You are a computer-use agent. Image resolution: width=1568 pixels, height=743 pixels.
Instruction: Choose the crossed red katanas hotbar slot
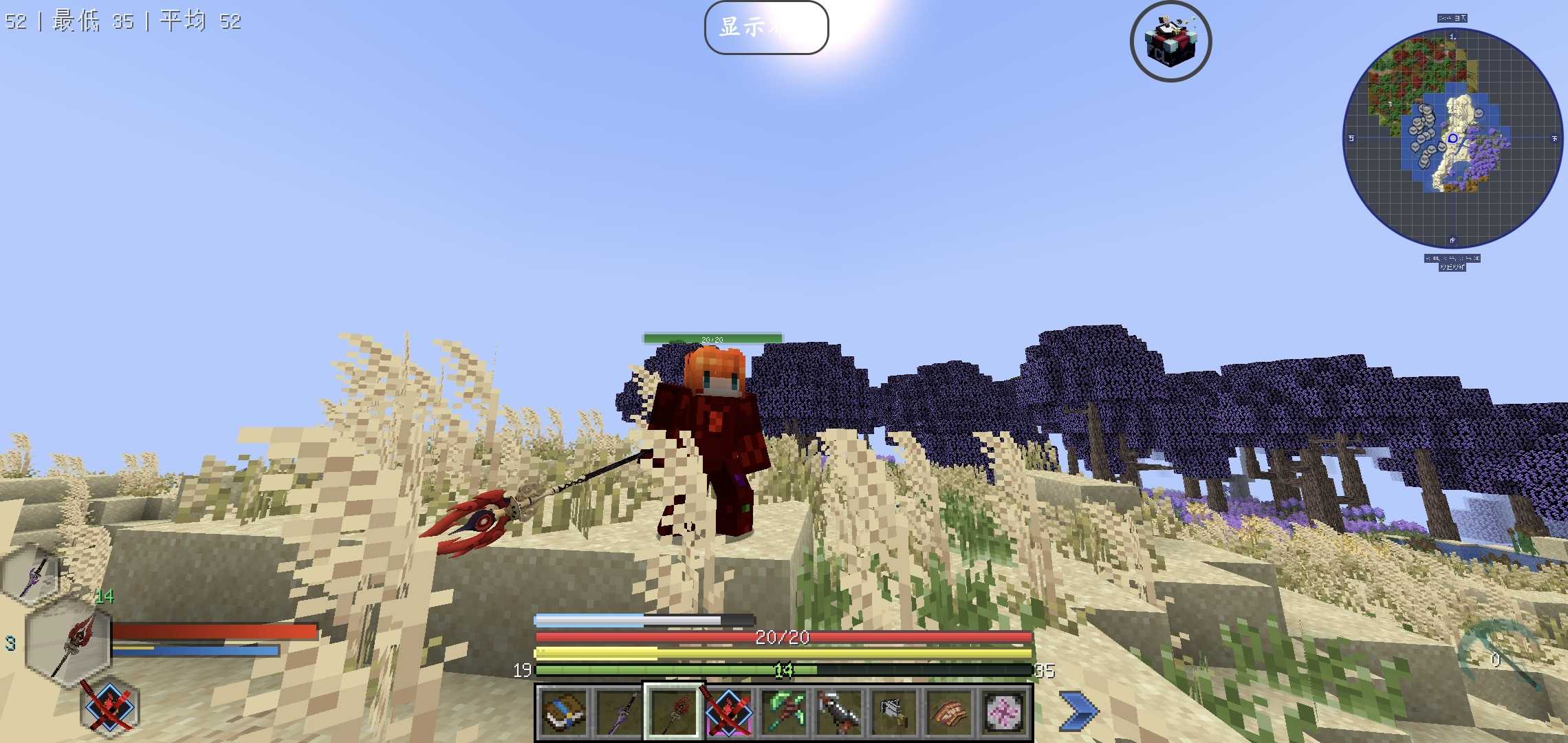728,712
